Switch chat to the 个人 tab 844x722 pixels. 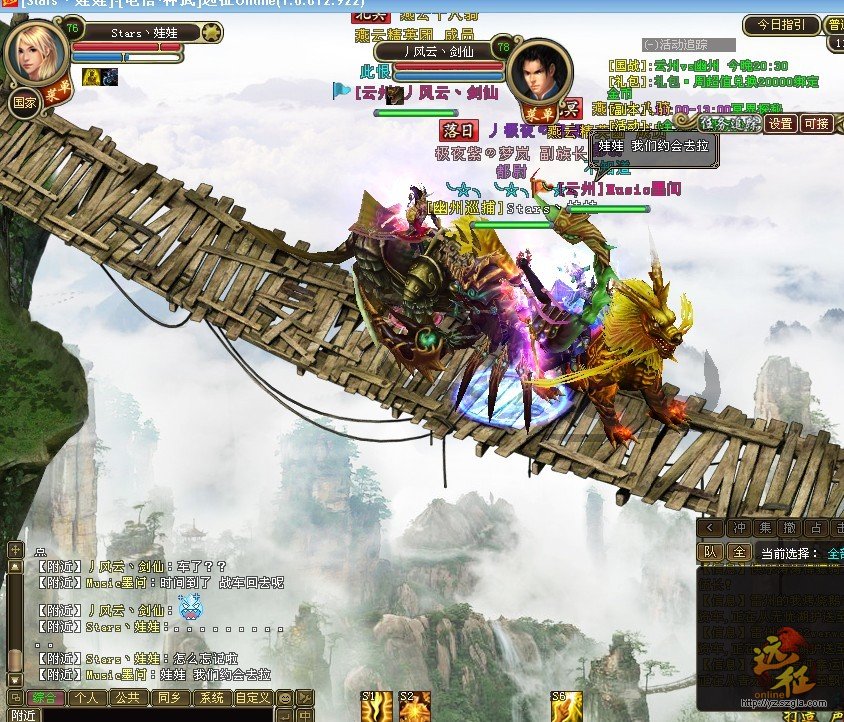pos(87,697)
